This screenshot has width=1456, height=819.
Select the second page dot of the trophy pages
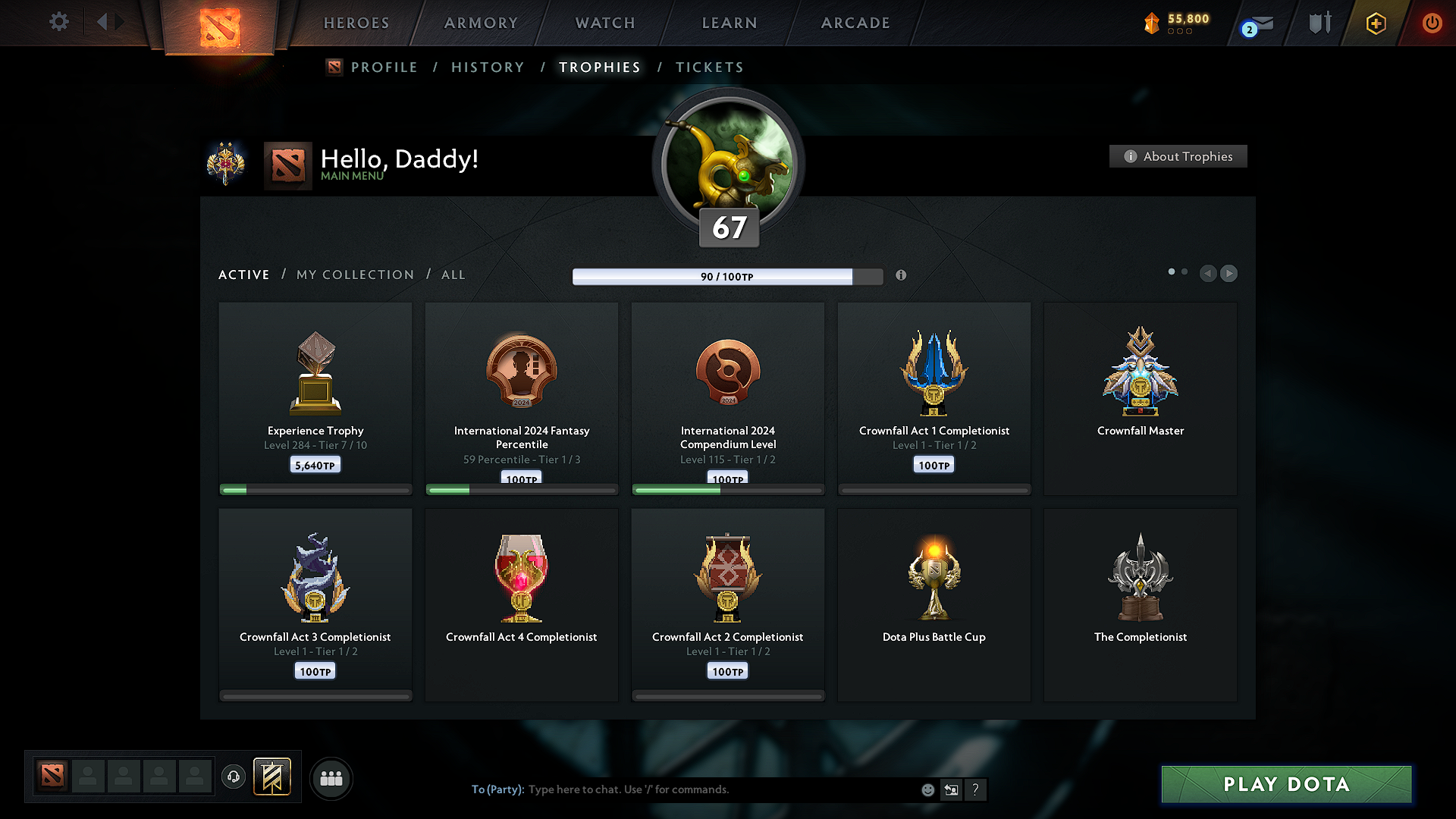click(x=1185, y=271)
